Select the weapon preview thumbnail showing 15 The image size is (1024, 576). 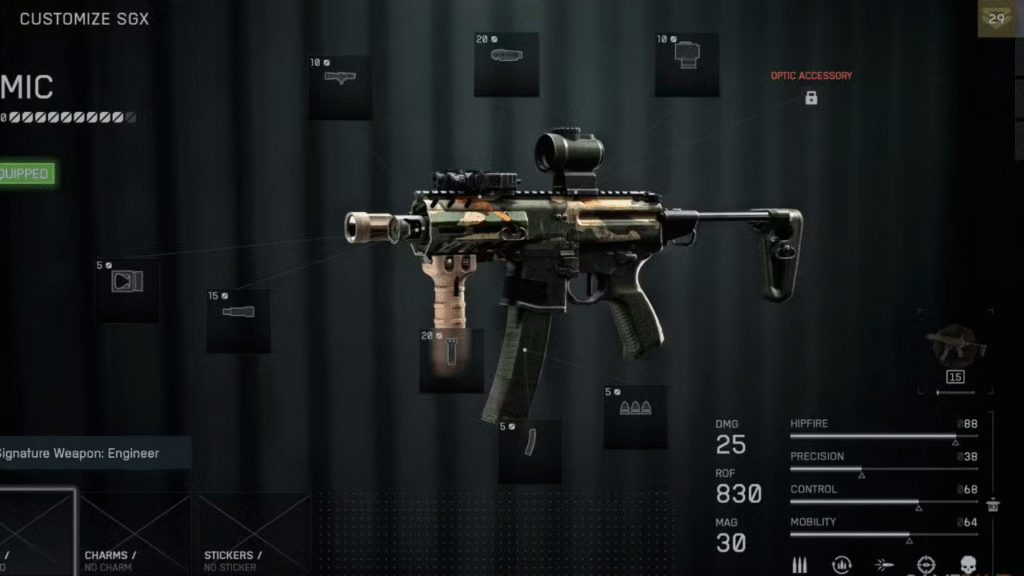(x=955, y=350)
